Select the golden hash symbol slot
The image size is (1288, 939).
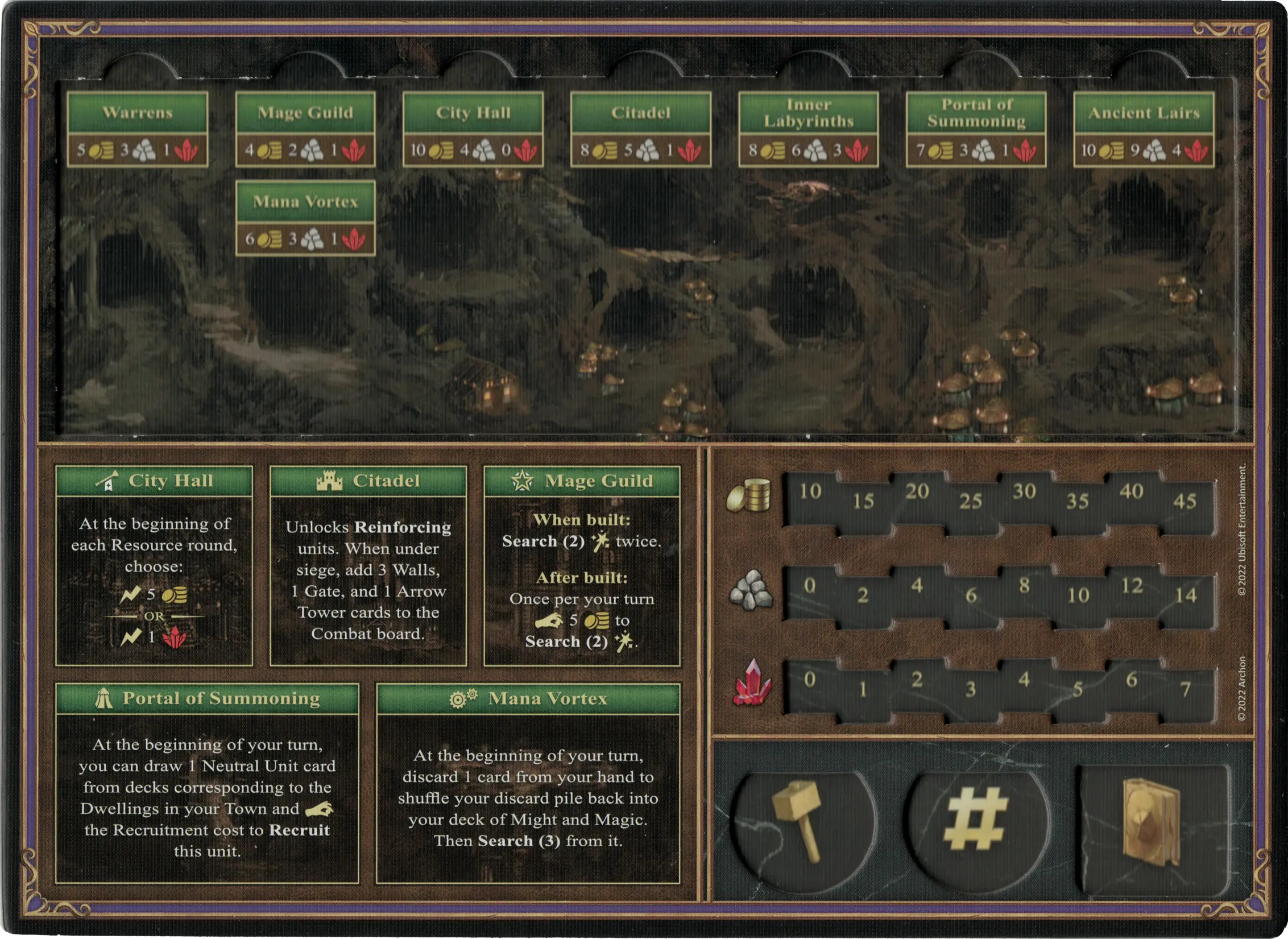(x=975, y=822)
